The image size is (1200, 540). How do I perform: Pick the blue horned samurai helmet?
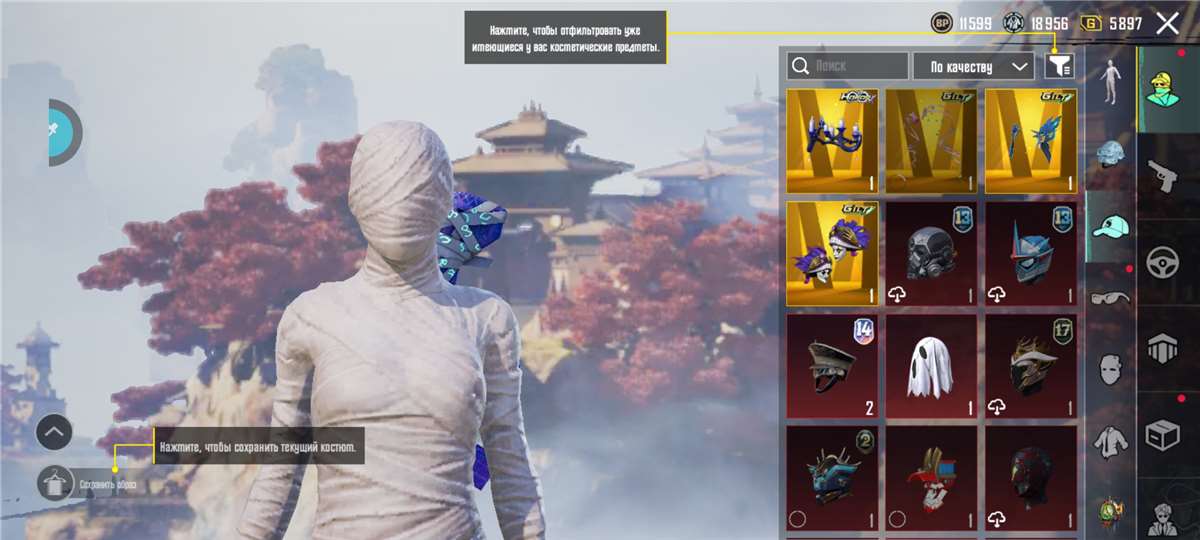832,478
